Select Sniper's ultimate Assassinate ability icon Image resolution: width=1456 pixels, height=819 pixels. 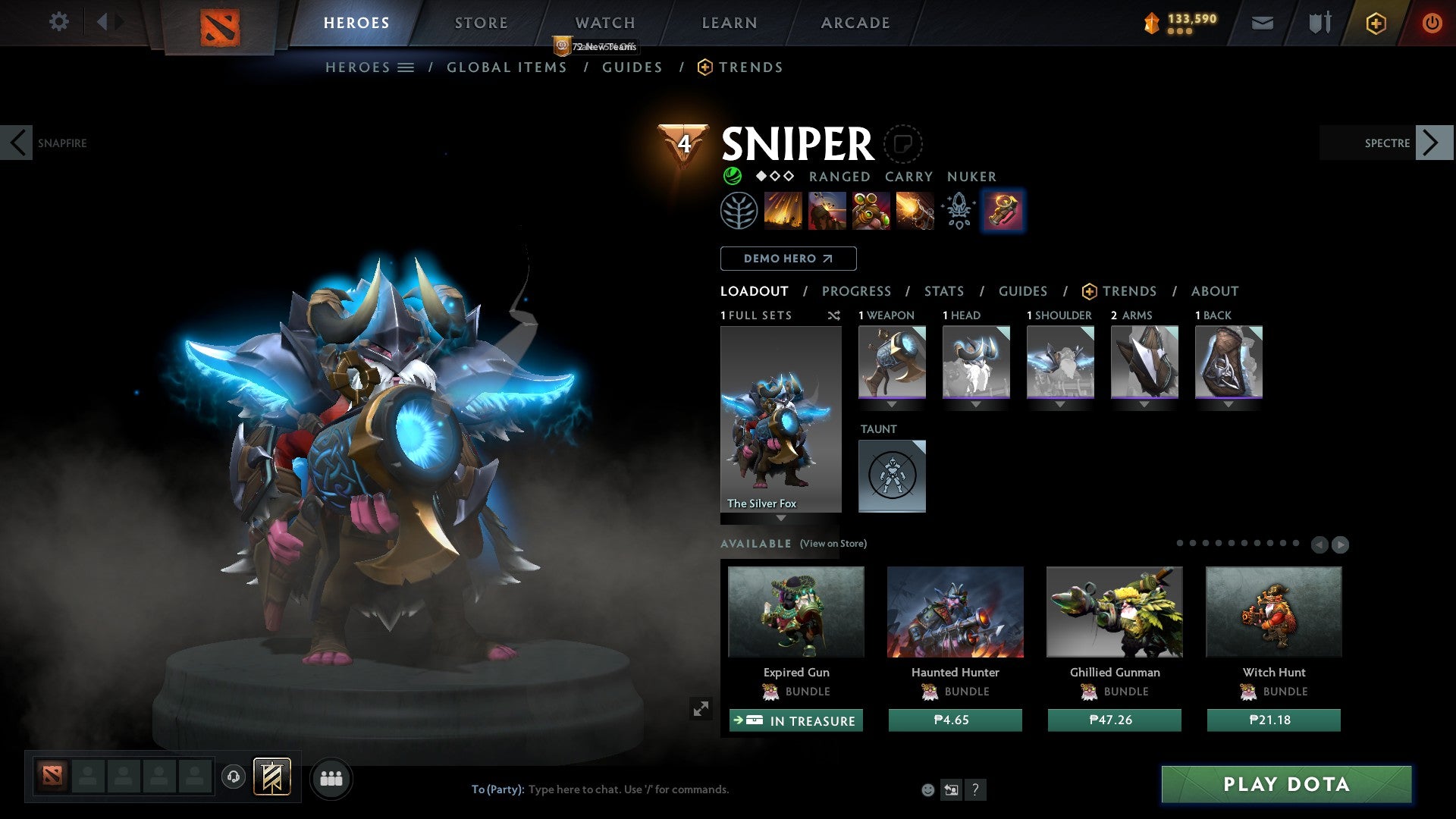click(915, 211)
